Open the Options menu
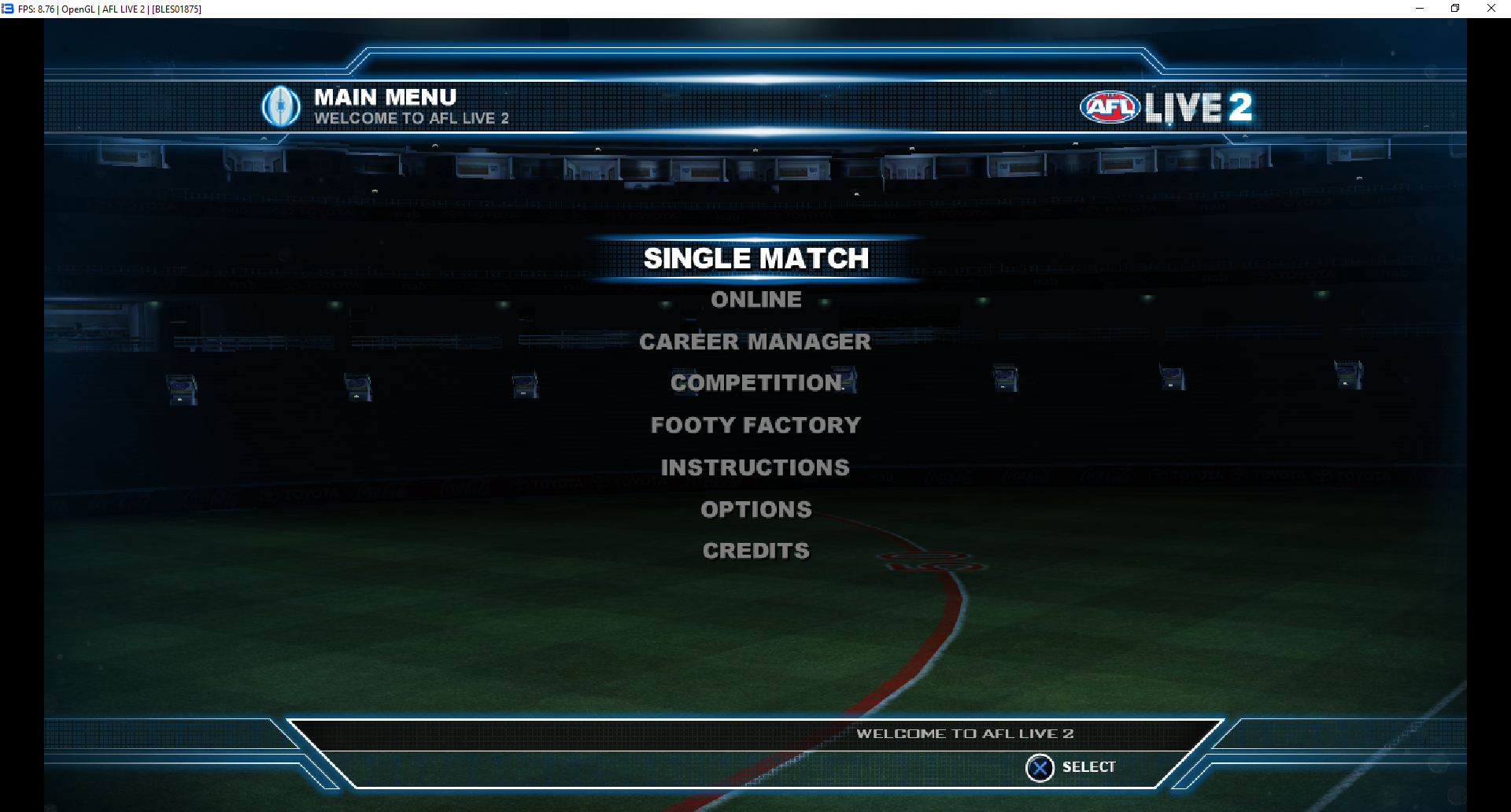The width and height of the screenshot is (1511, 812). click(x=755, y=509)
